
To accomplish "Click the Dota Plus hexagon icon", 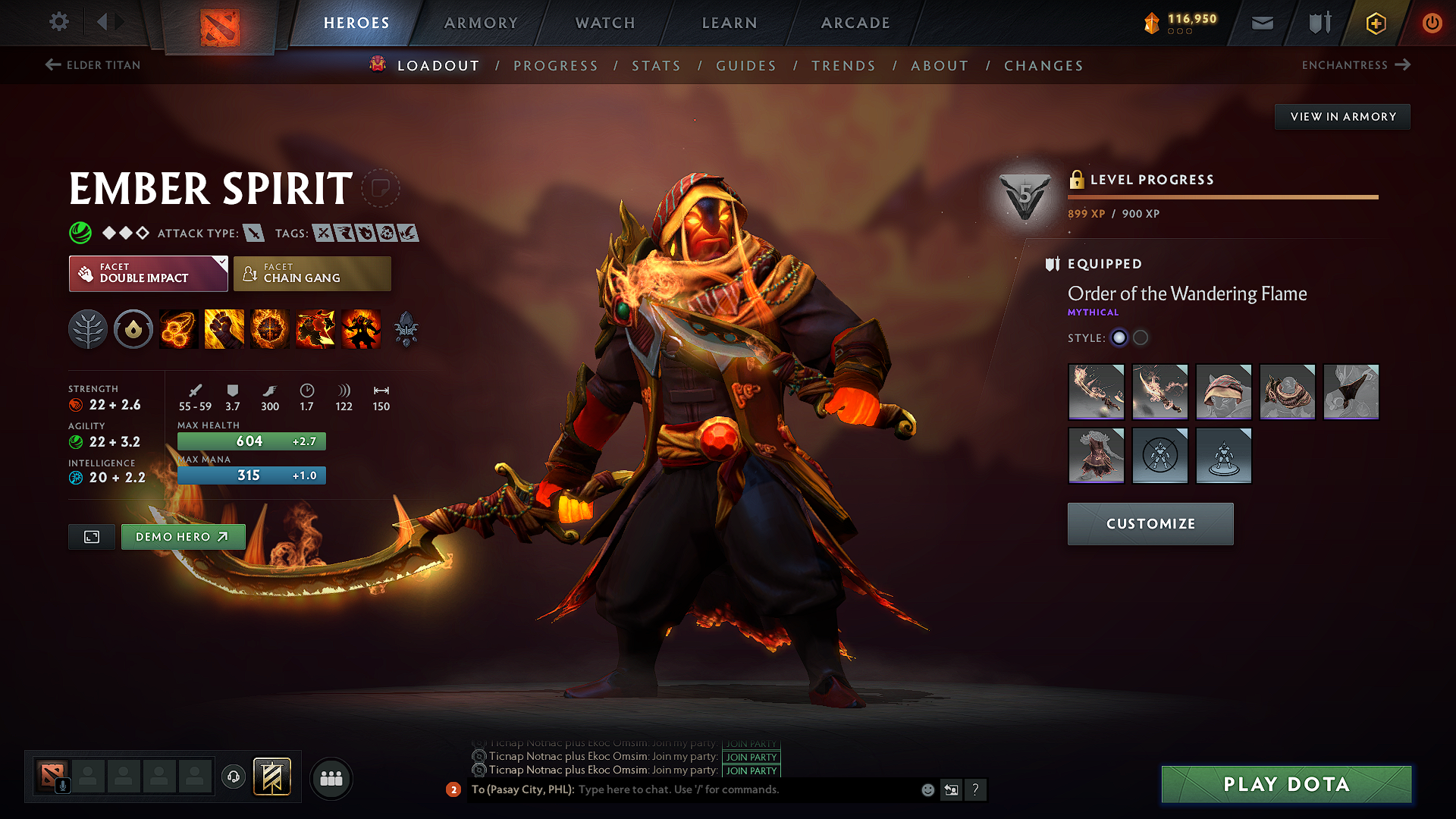I will coord(1375,23).
